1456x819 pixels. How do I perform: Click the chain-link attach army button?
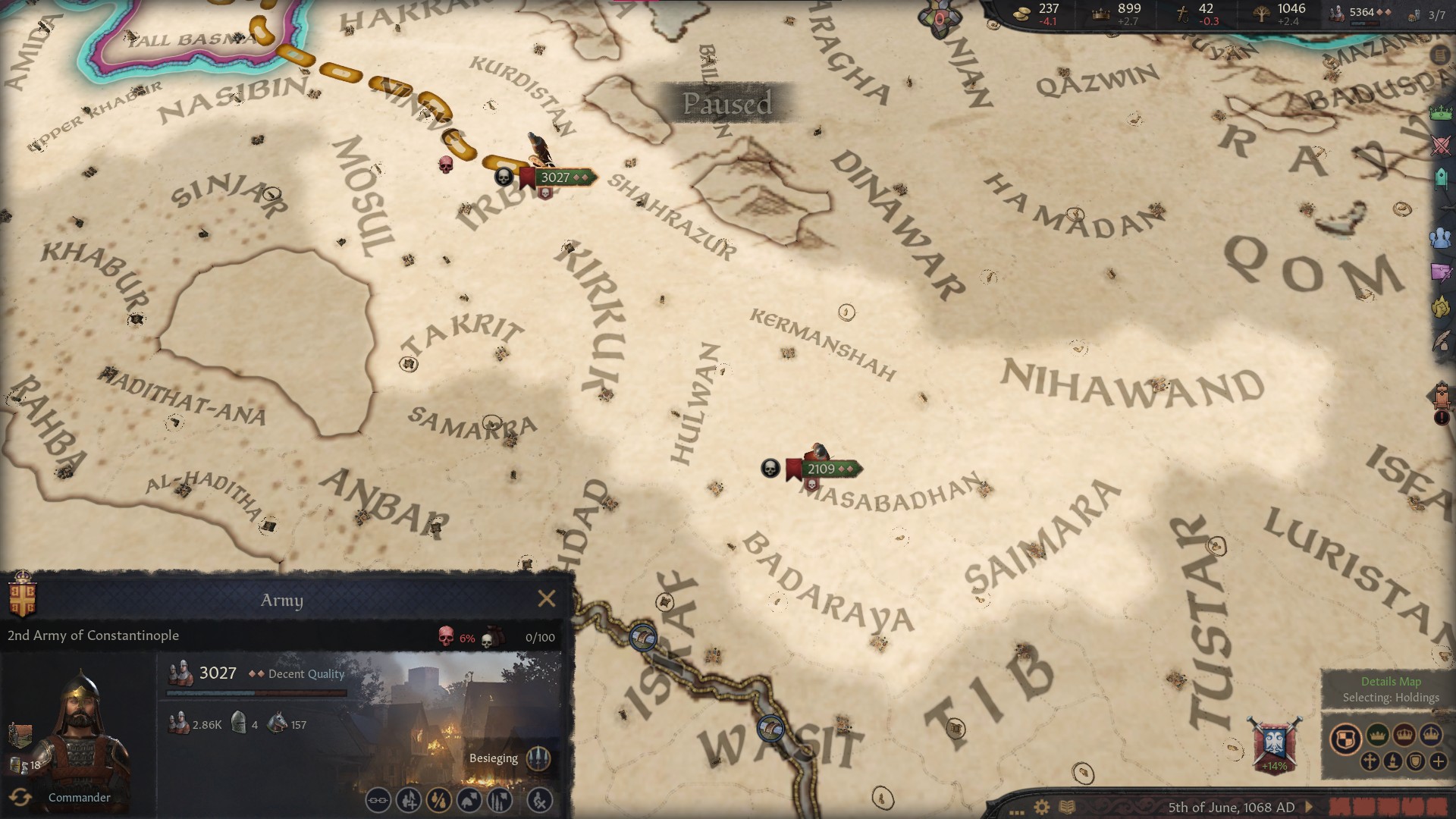pos(378,800)
